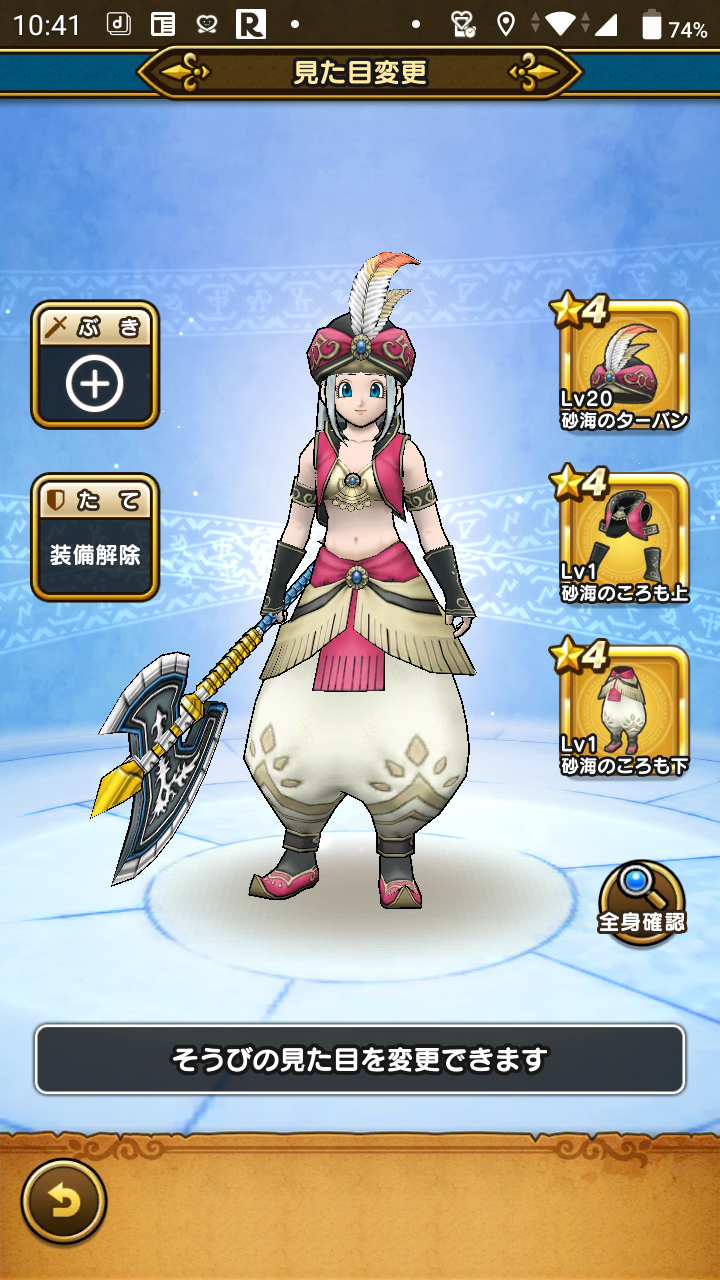Open the ぶき weapon appearance slot

(95, 365)
